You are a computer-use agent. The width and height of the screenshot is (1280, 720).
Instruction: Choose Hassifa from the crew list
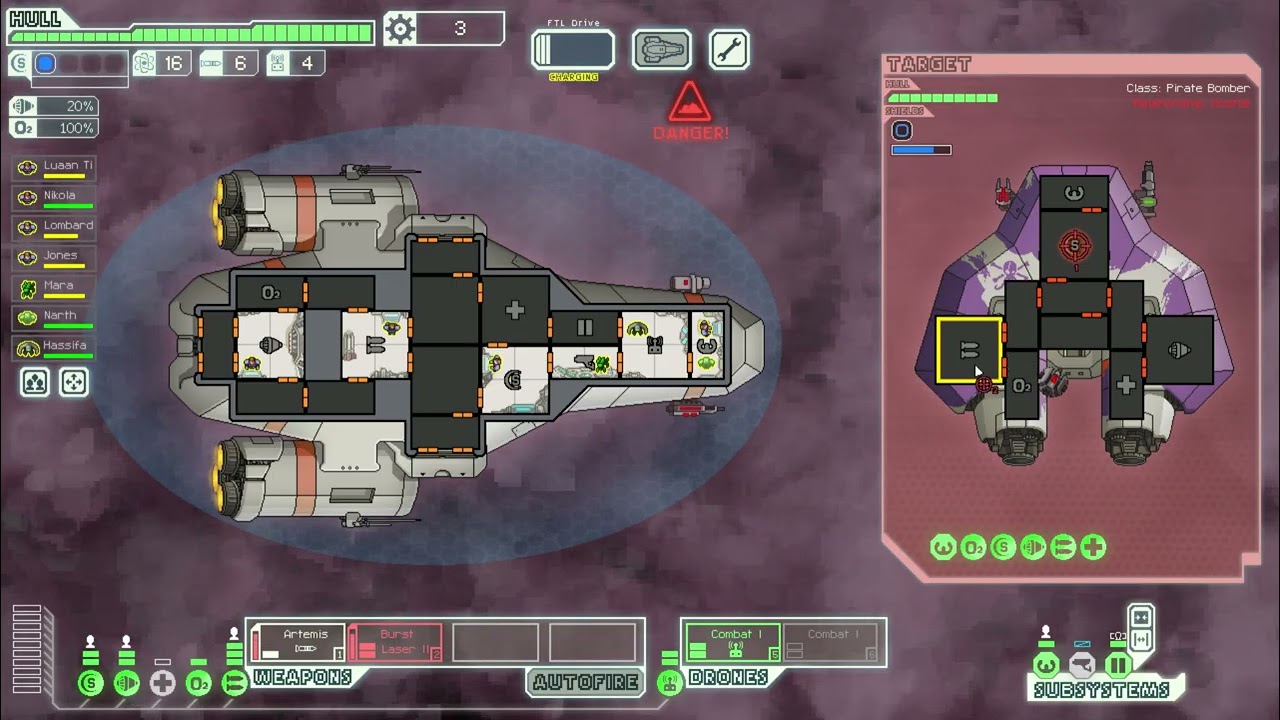point(55,347)
